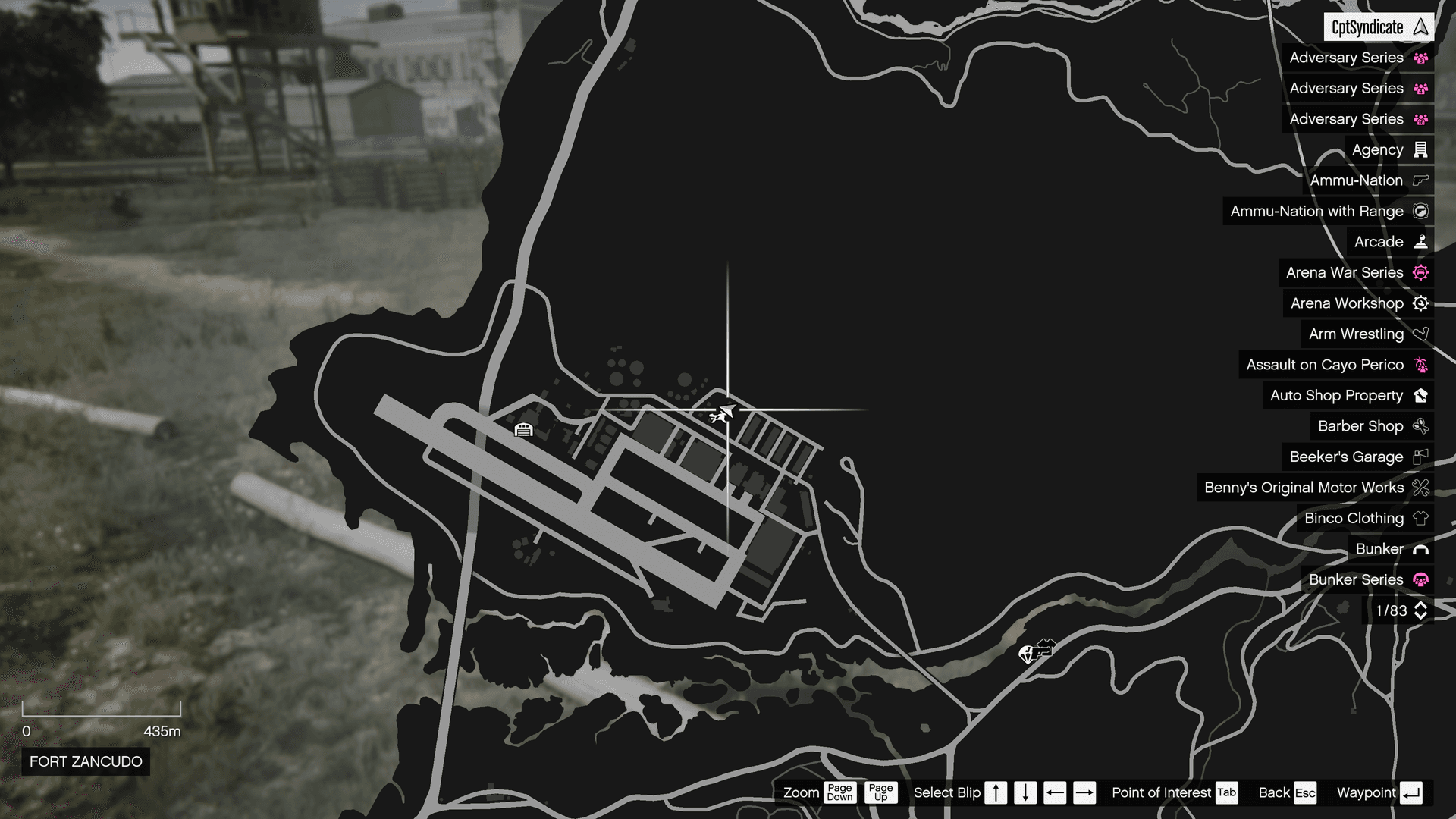
Task: Select the Arcade joystick icon
Action: point(1419,241)
